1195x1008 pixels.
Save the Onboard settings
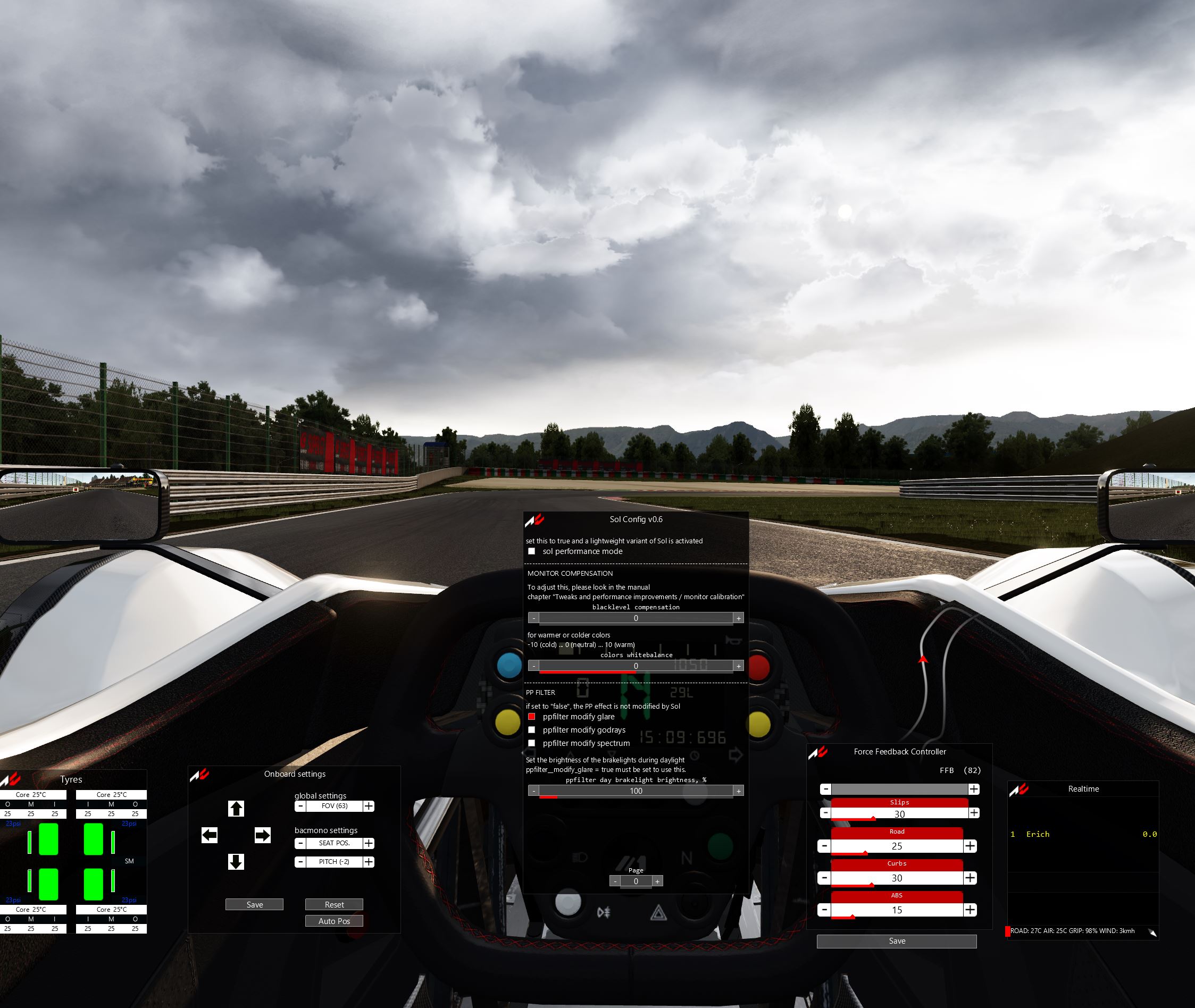click(254, 904)
